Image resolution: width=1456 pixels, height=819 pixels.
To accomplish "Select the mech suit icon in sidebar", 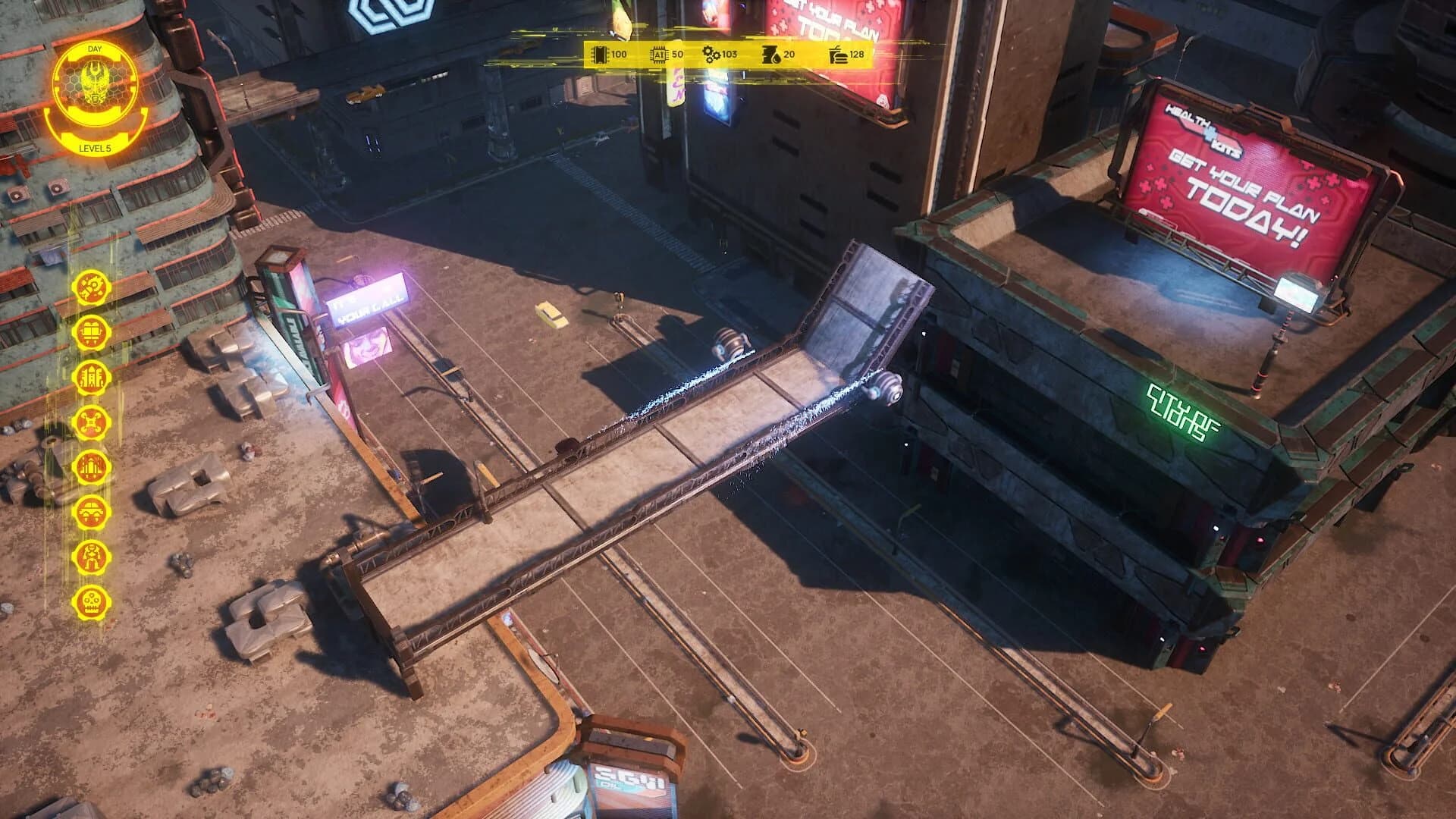I will pos(91,555).
